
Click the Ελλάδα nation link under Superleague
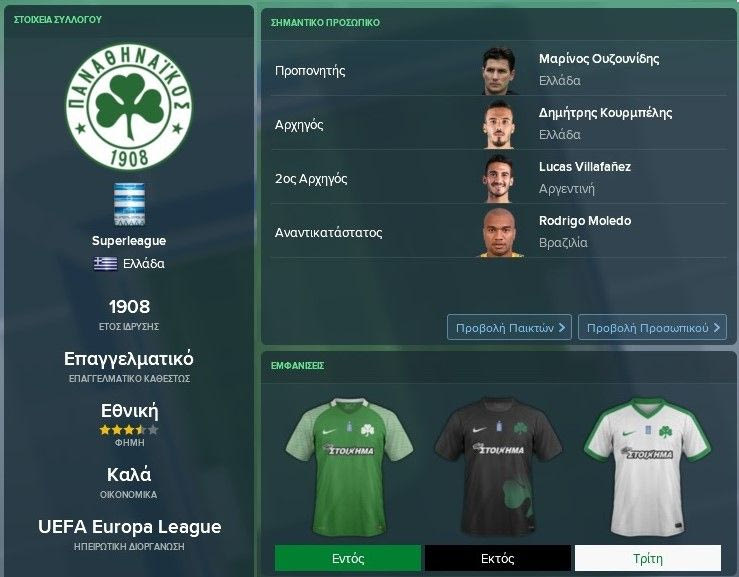[x=143, y=264]
